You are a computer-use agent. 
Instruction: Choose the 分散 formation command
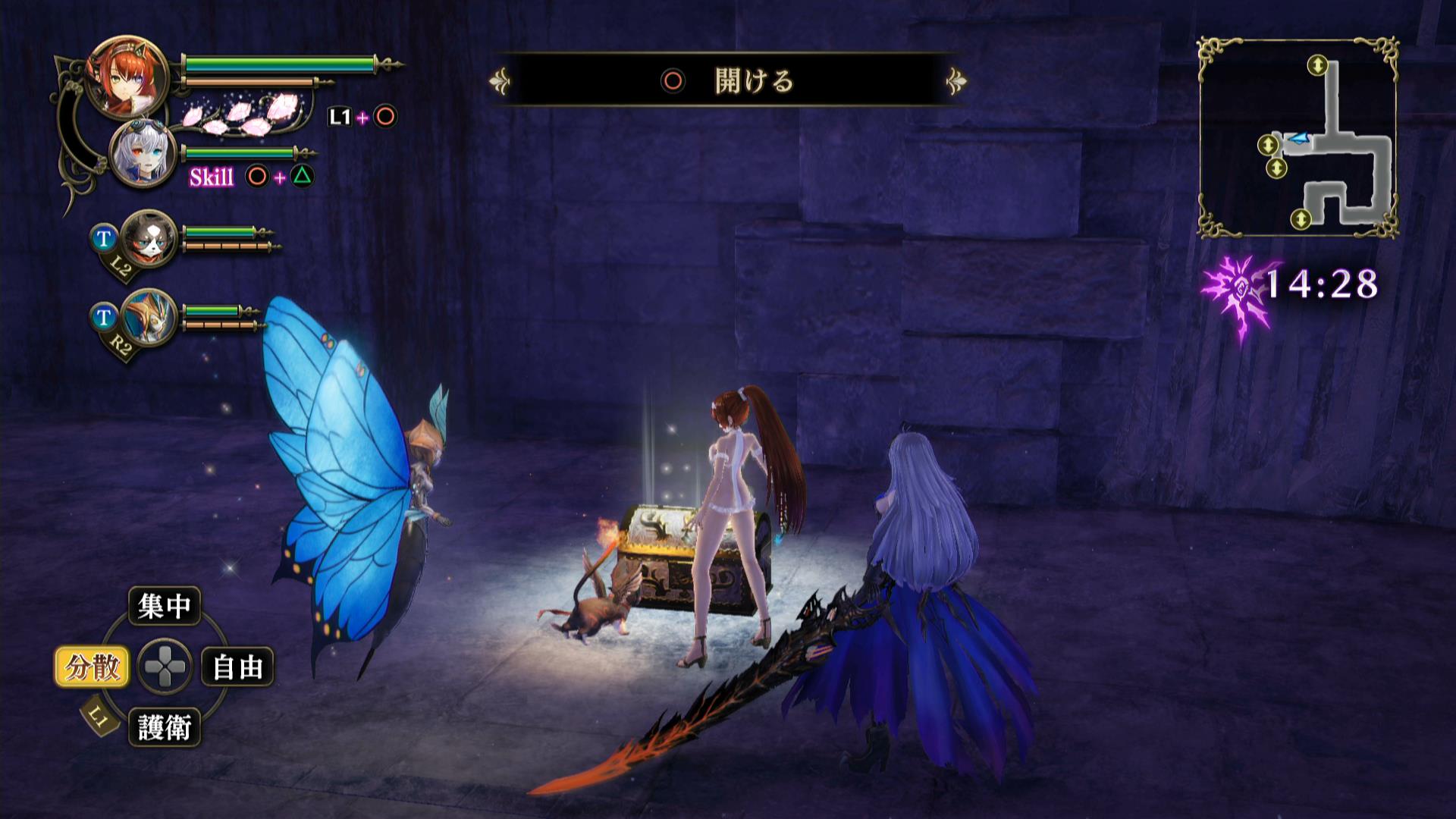click(92, 667)
